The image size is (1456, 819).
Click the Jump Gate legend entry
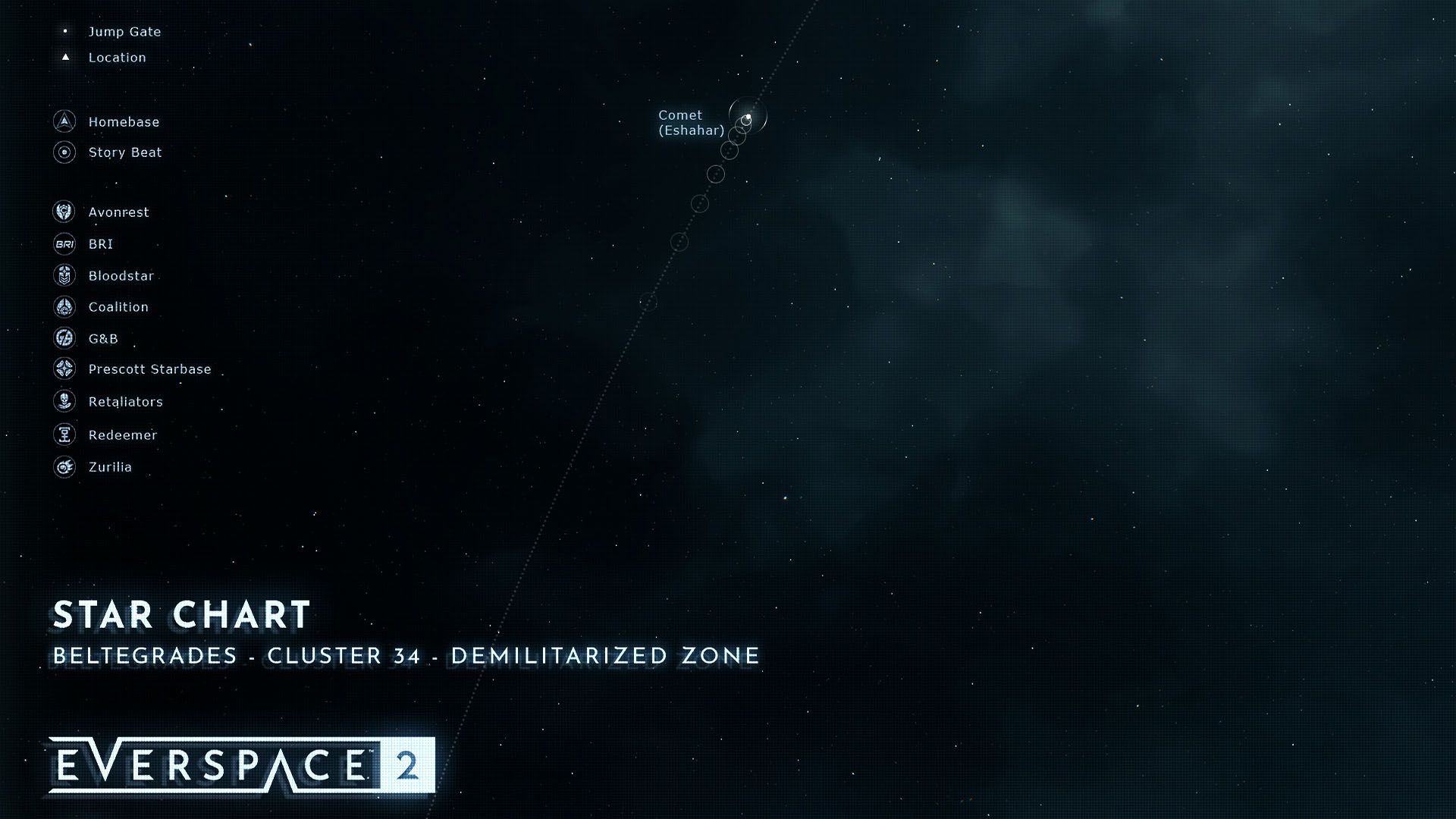click(x=124, y=32)
